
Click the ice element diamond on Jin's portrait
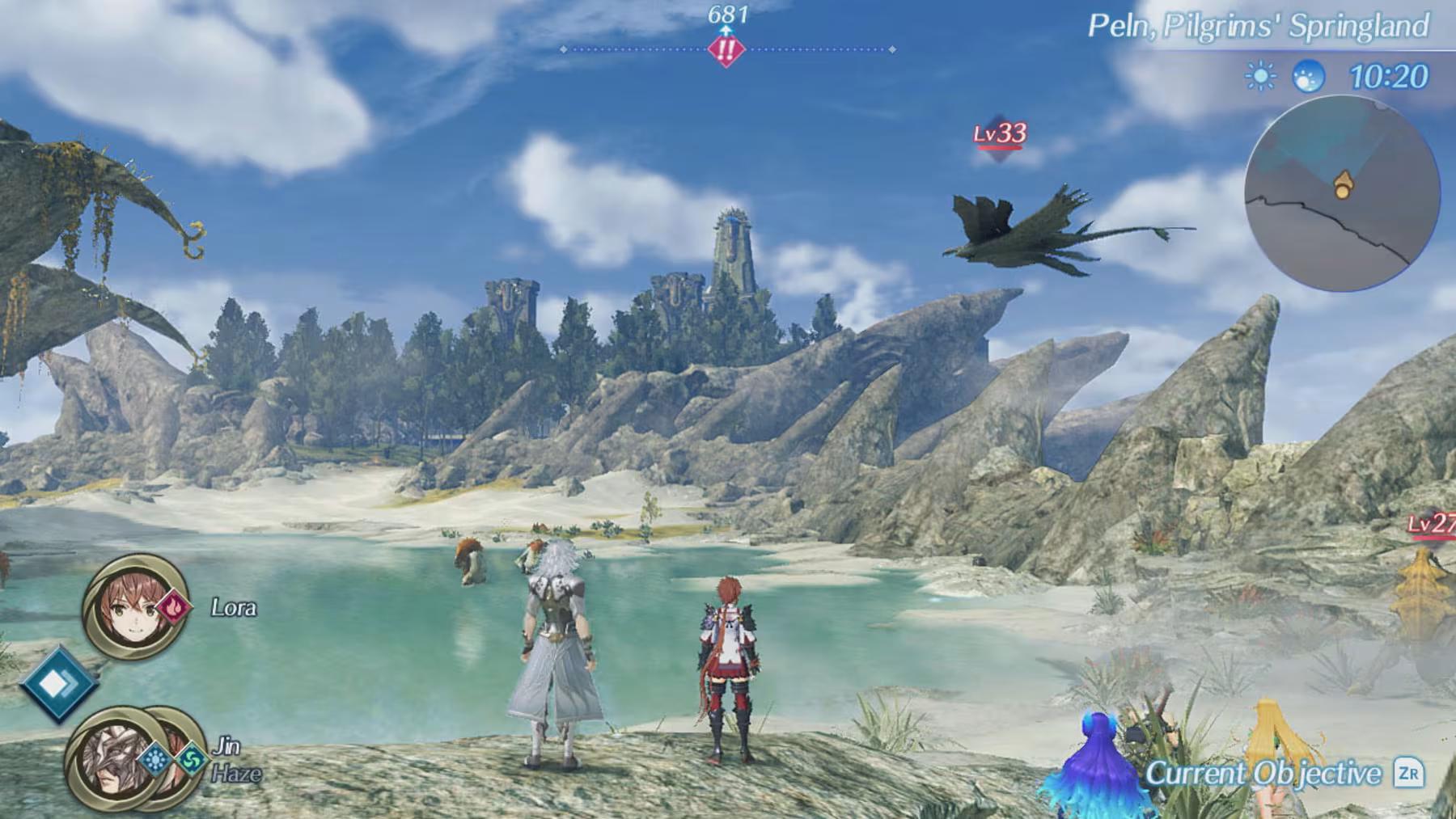coord(155,761)
